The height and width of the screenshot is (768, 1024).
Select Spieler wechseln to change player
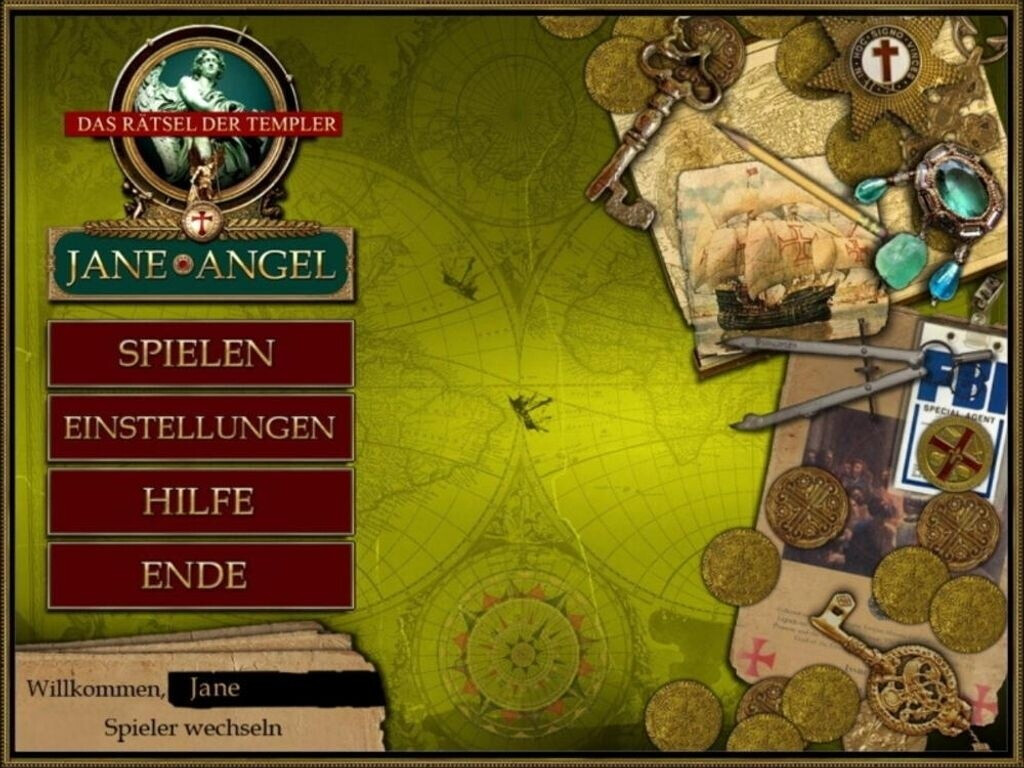tap(193, 727)
